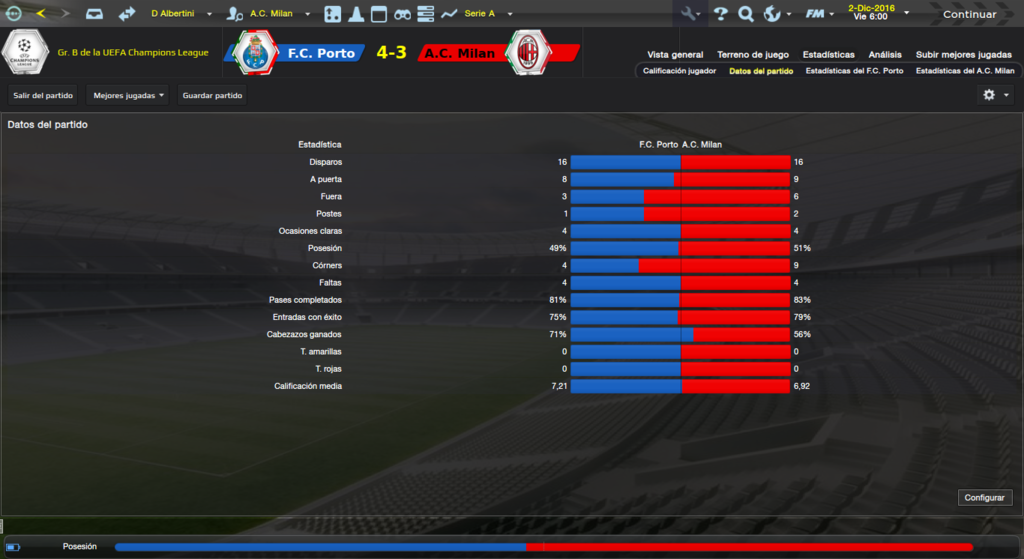Open the Terreno de juego tab
1024x559 pixels.
click(752, 54)
